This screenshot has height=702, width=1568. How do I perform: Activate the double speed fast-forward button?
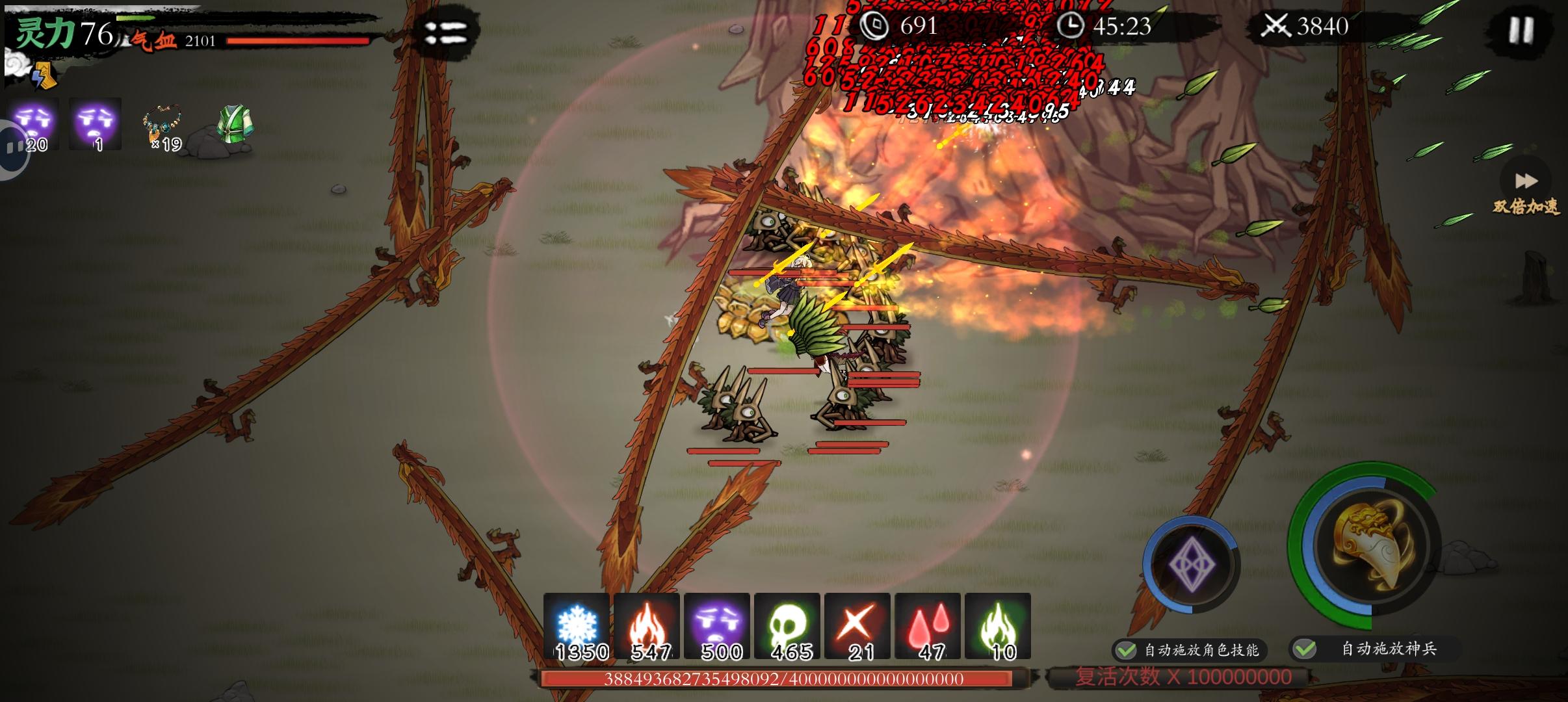[x=1526, y=181]
